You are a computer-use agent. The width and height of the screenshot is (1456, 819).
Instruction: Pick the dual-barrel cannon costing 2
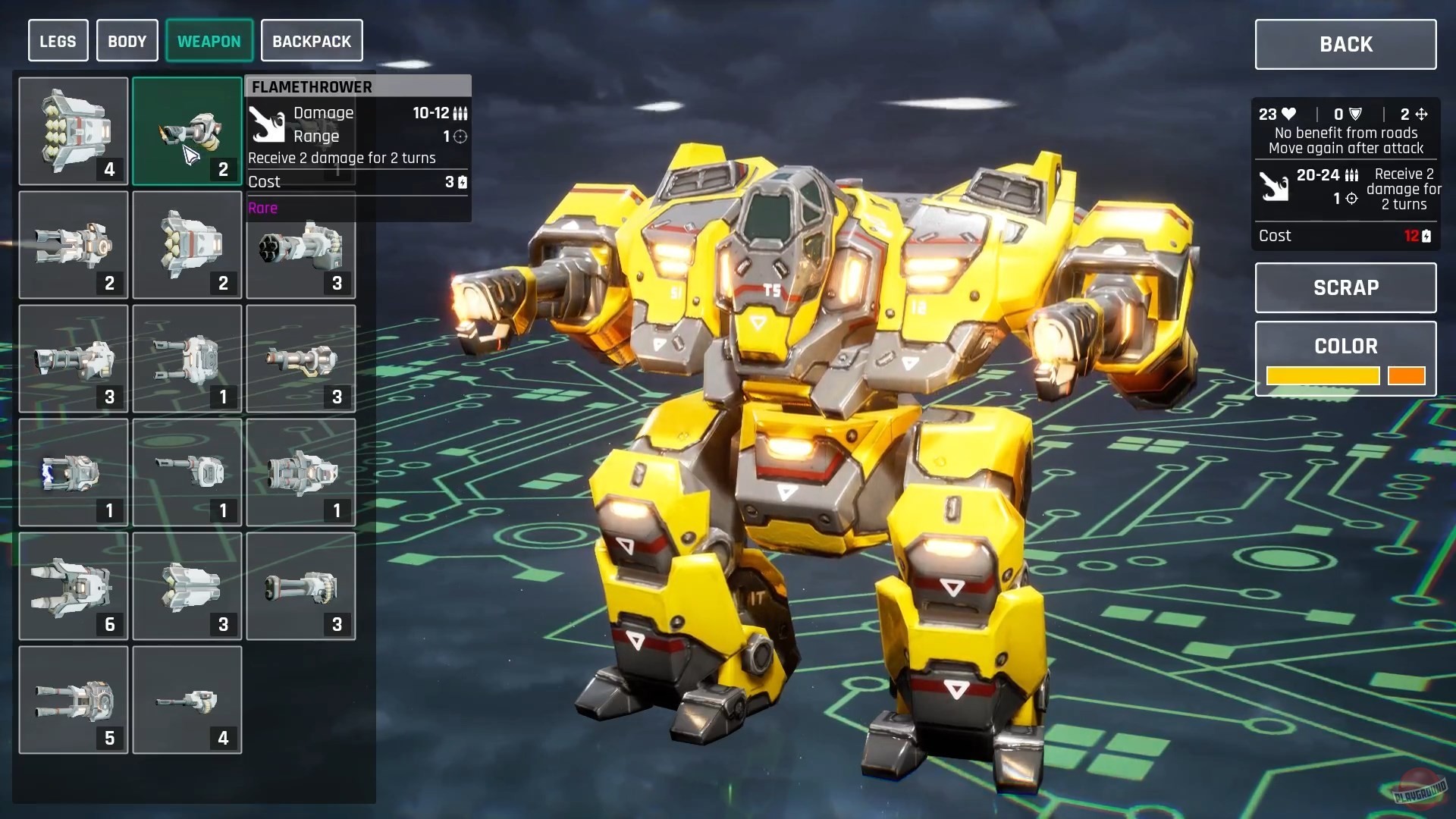[x=73, y=245]
